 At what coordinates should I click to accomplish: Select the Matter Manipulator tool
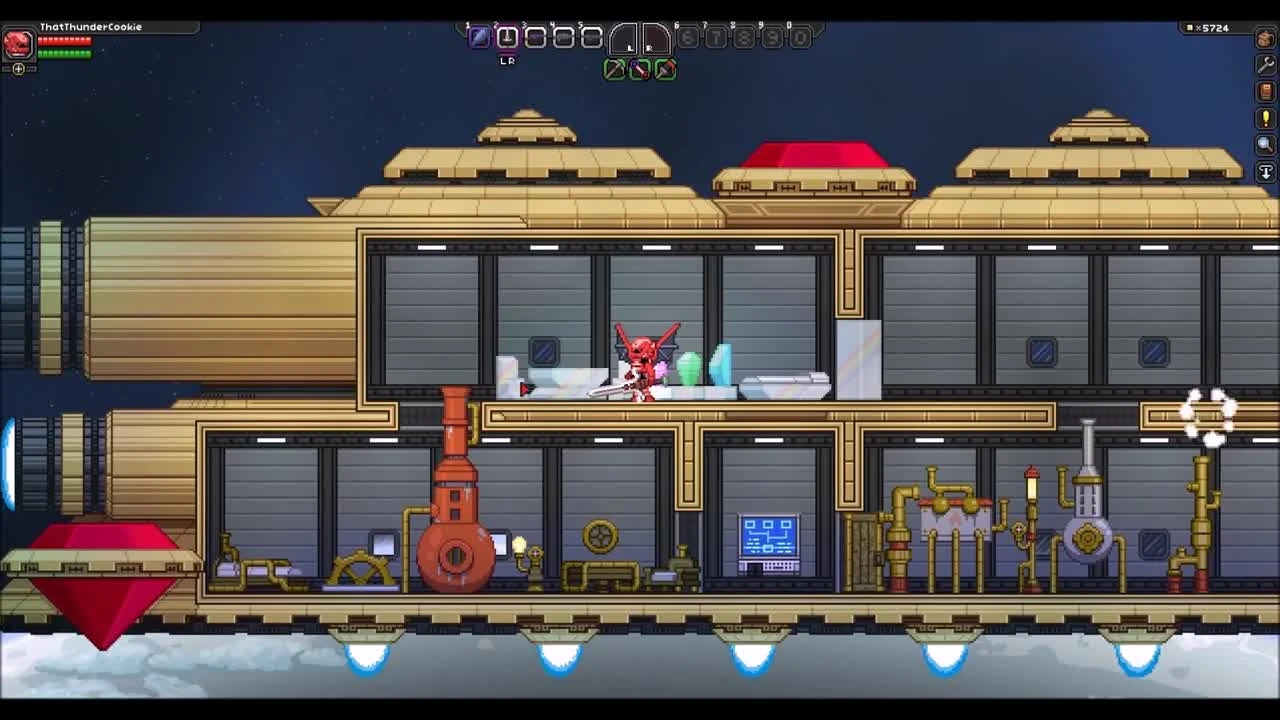pos(615,70)
